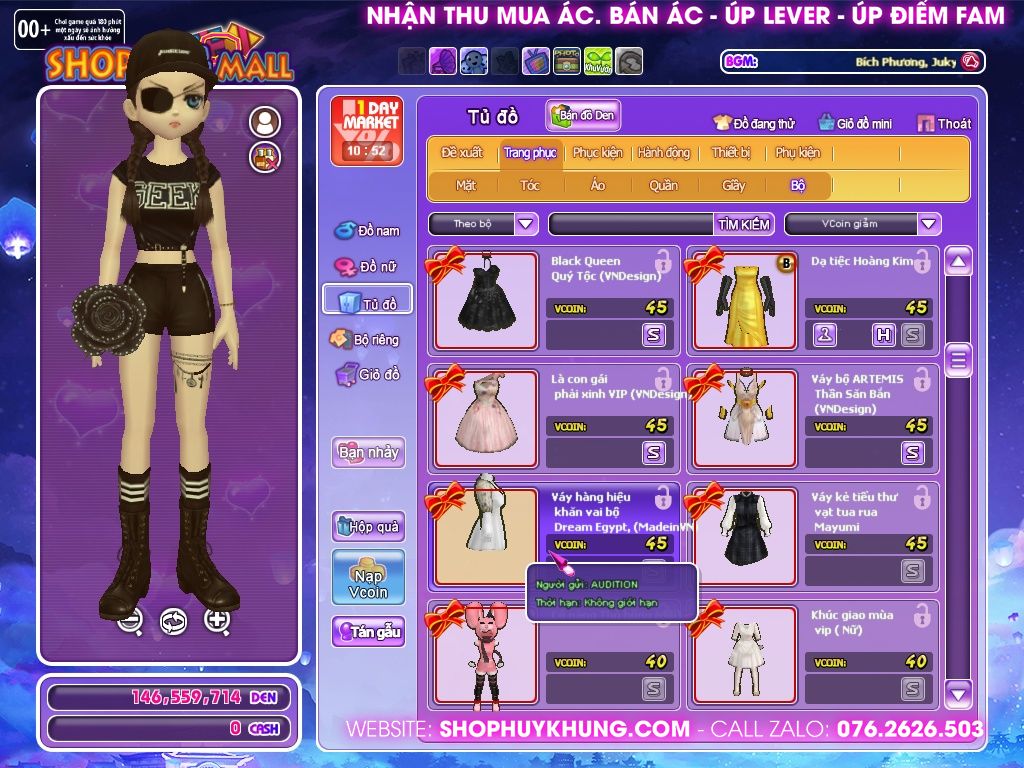Show Đồ đang thử items

[754, 124]
